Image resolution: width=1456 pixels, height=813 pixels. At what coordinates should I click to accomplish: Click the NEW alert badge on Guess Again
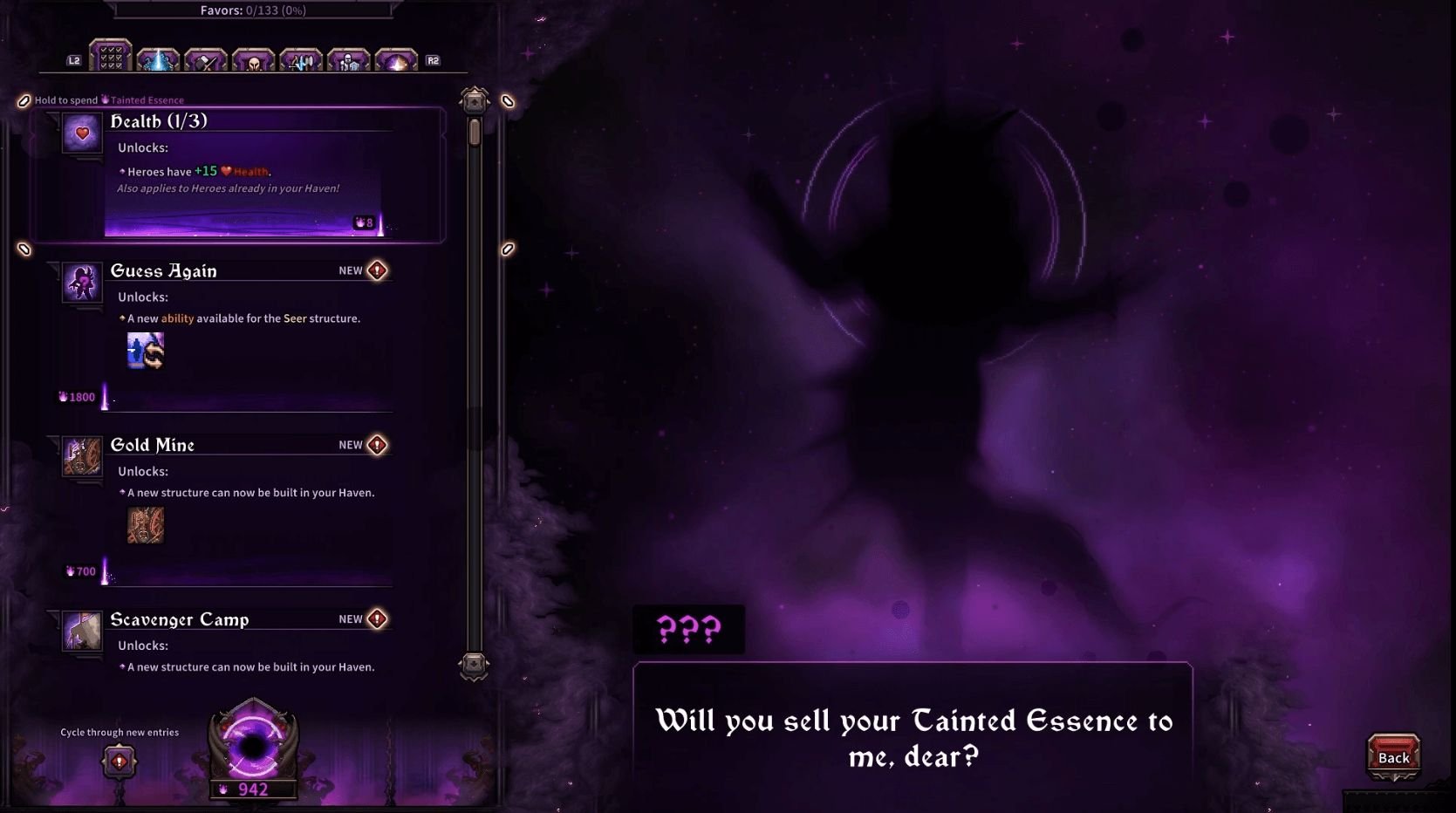click(x=375, y=270)
